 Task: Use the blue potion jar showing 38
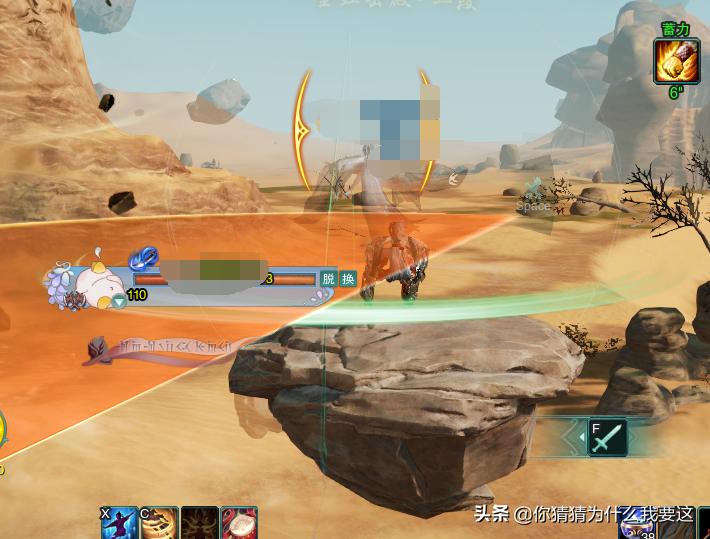click(634, 526)
